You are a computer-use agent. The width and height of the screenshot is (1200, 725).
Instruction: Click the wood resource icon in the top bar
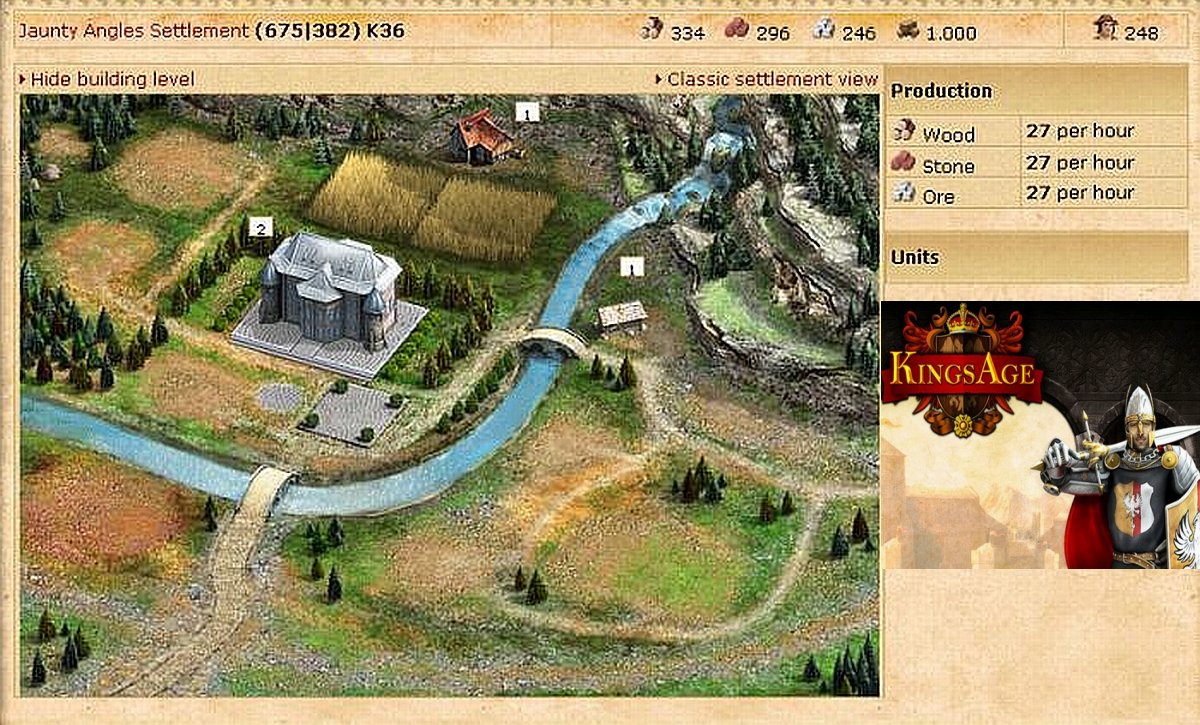point(652,31)
